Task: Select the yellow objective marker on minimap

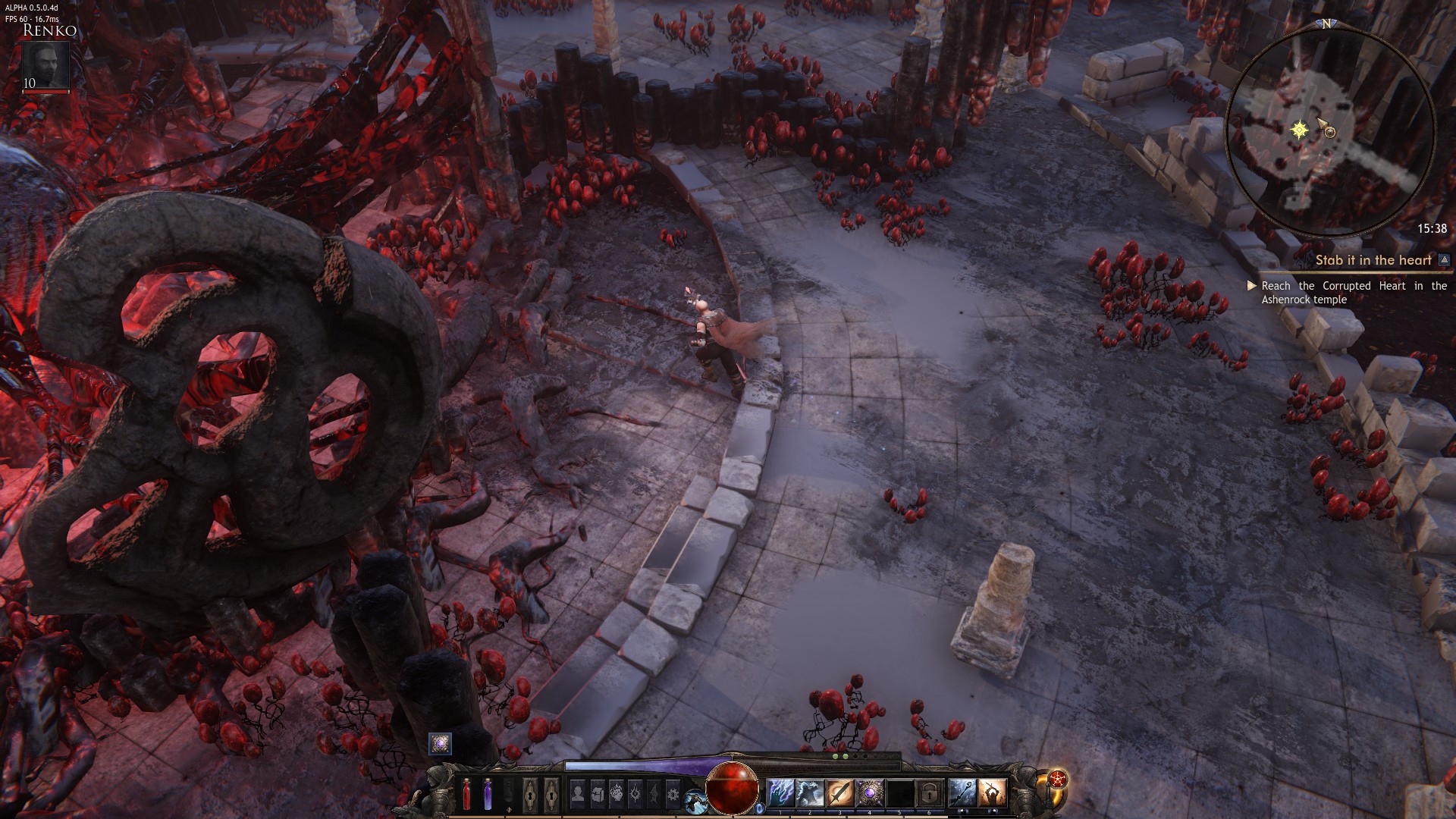Action: 1300,130
